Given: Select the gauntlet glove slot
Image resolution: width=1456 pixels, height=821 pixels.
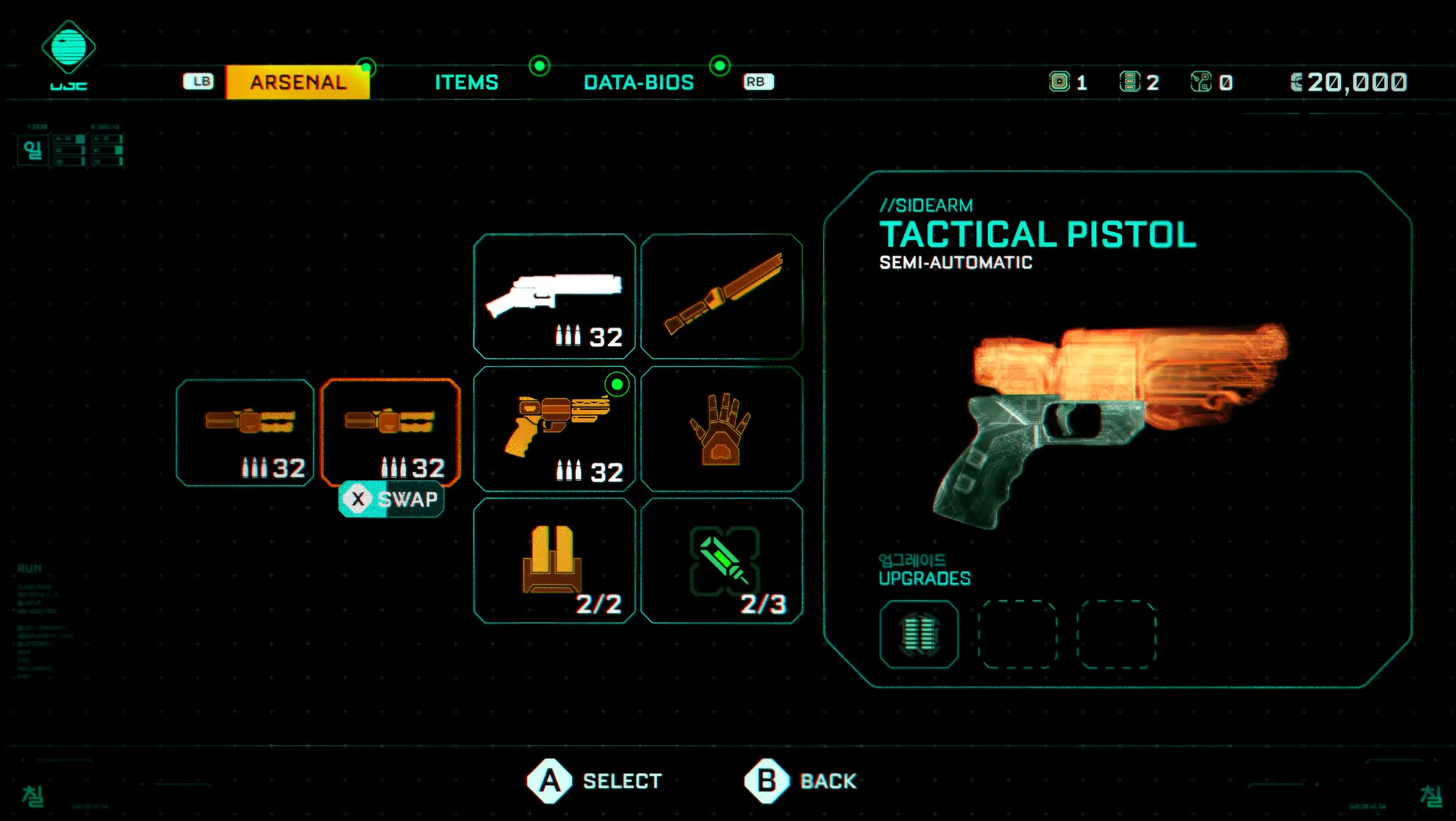Looking at the screenshot, I should coord(722,429).
